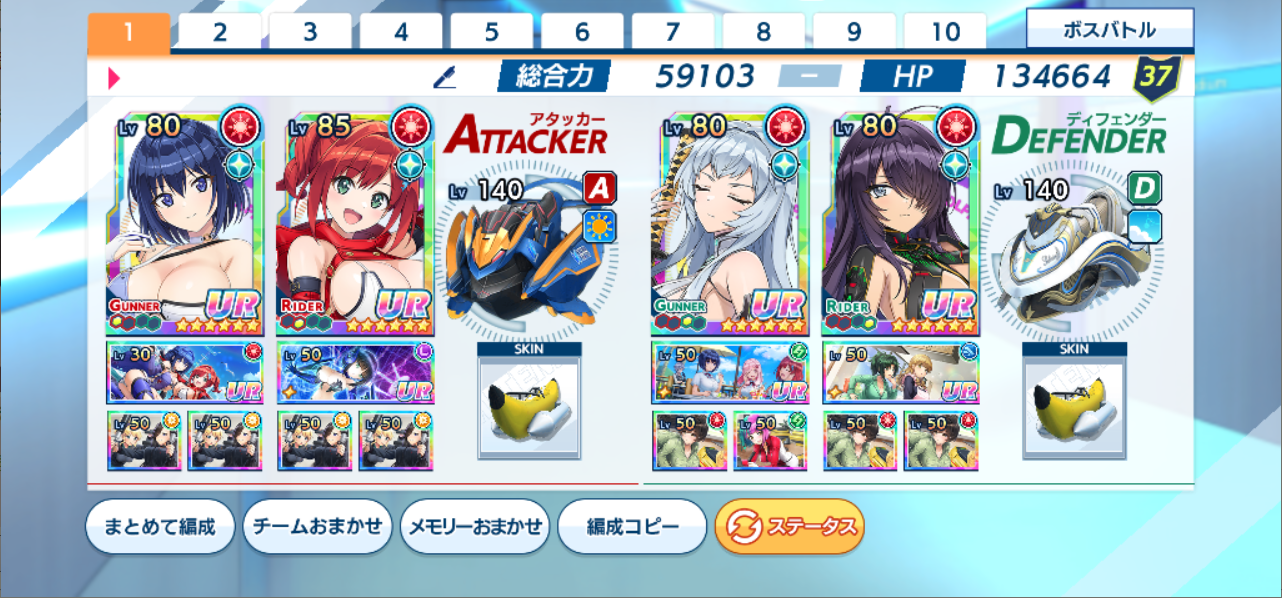Image resolution: width=1282 pixels, height=598 pixels.
Task: Copy formation with 編成コピー
Action: [x=632, y=526]
